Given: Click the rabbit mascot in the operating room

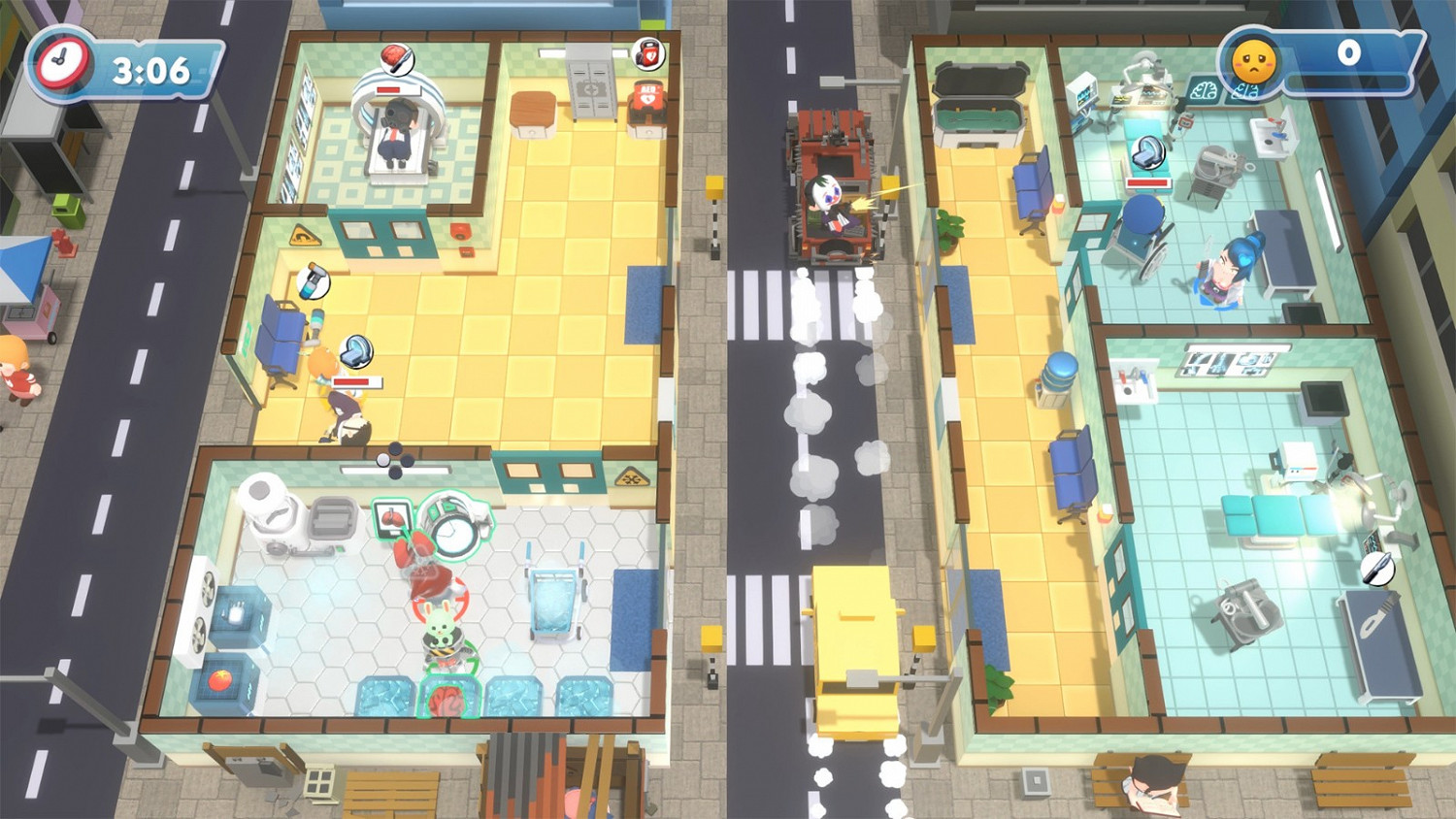Looking at the screenshot, I should 441,628.
